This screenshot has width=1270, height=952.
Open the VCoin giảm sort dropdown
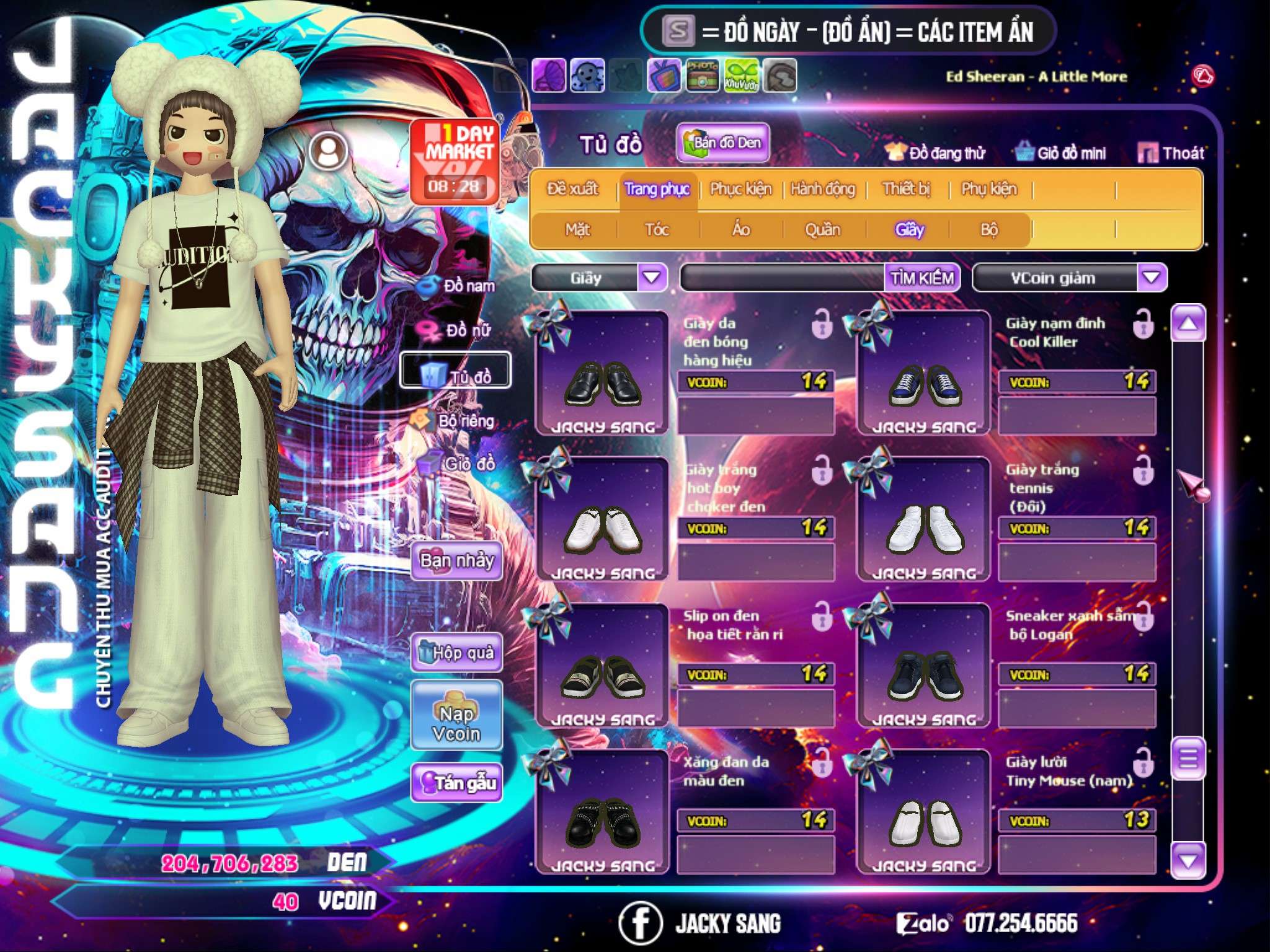[1151, 277]
